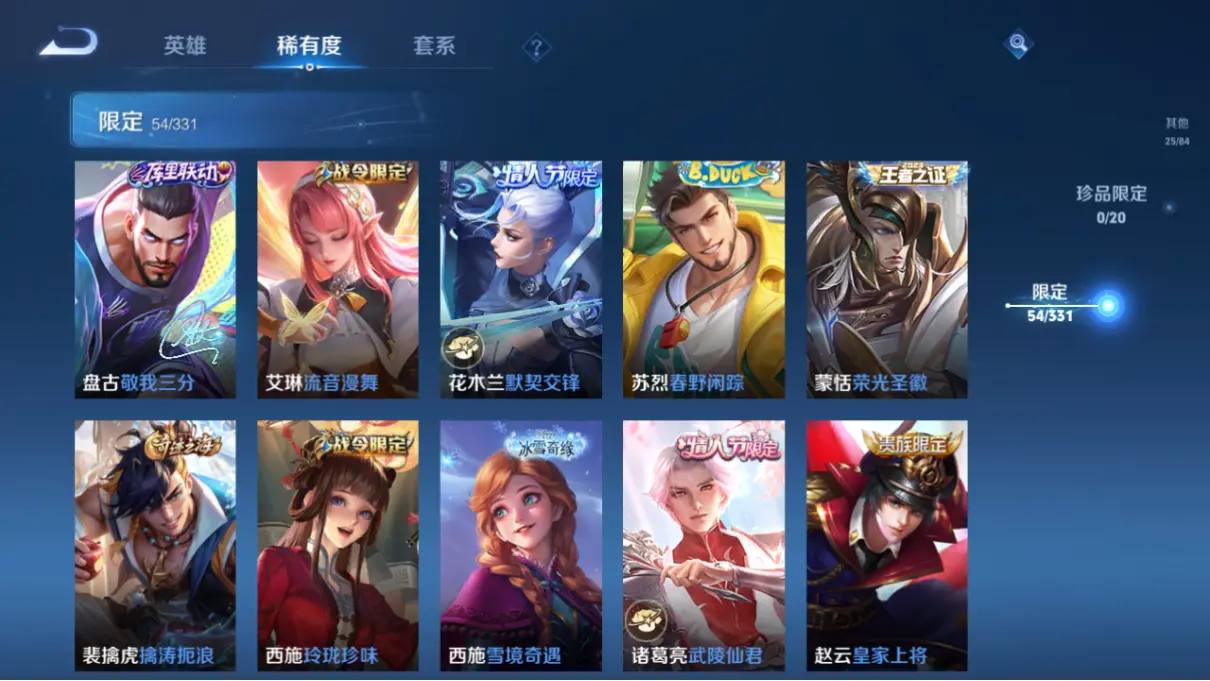Screen dimensions: 1210x681
Task: Select the 西施 雪境奇遇 skin card
Action: click(x=521, y=545)
